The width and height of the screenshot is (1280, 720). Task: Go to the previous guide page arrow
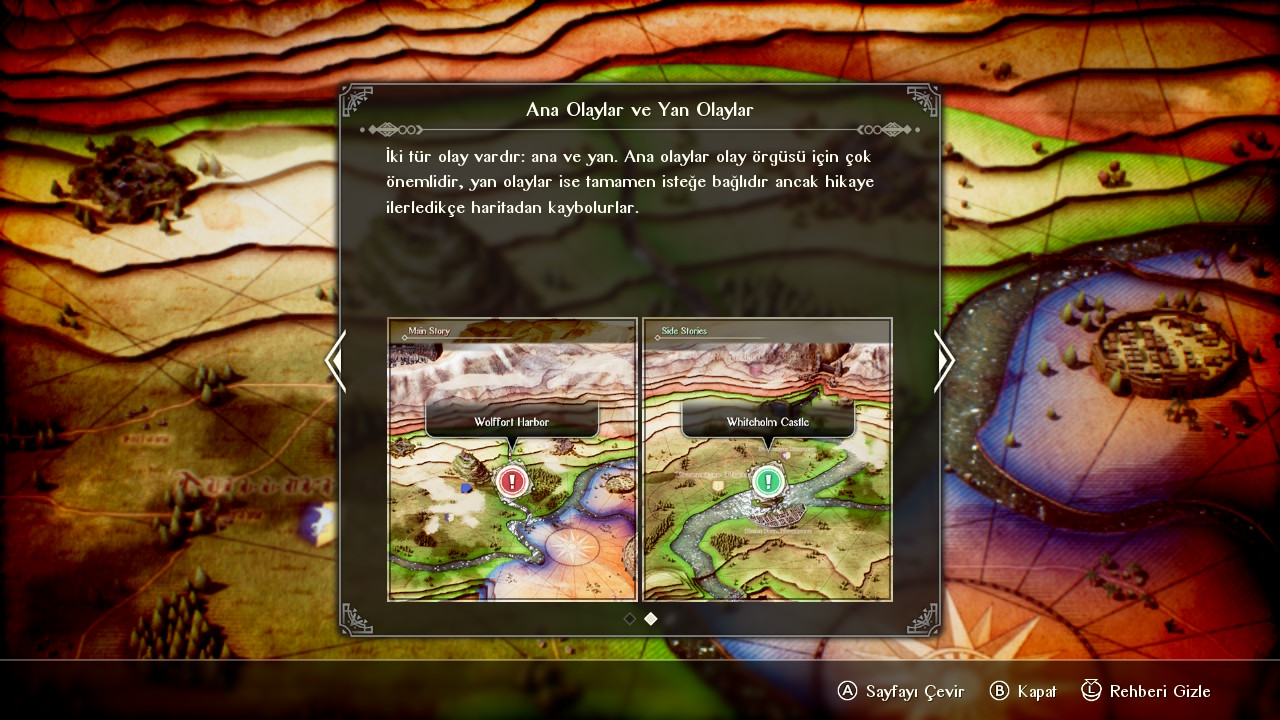(335, 361)
